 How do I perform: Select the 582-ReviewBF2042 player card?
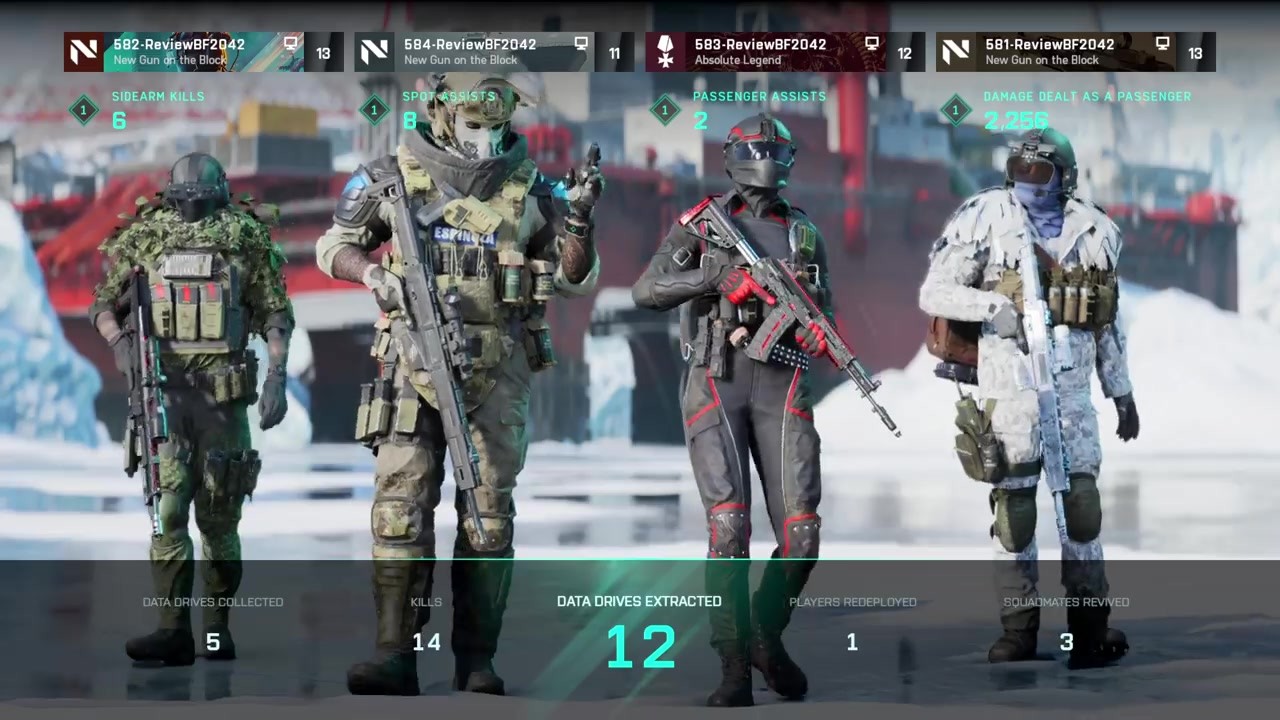(203, 52)
